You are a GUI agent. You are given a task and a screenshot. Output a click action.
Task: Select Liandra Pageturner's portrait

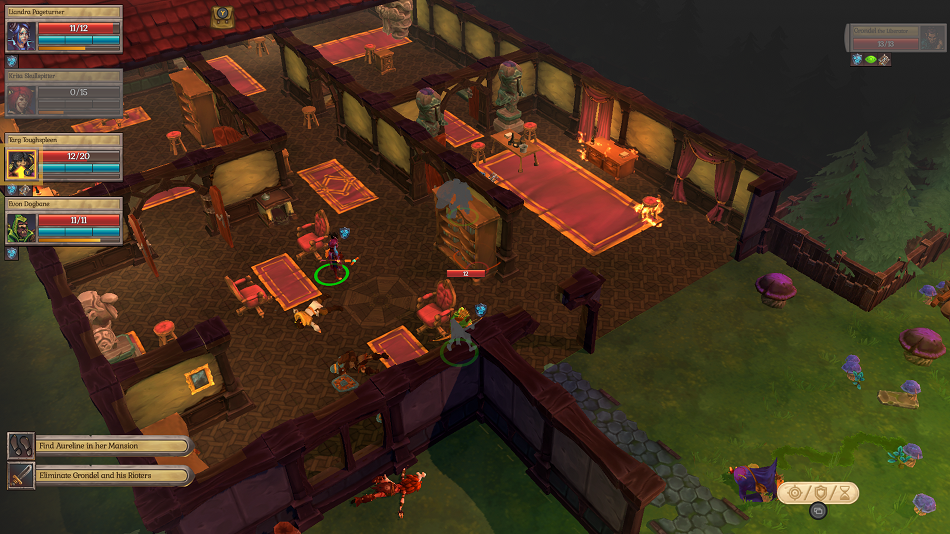point(22,36)
